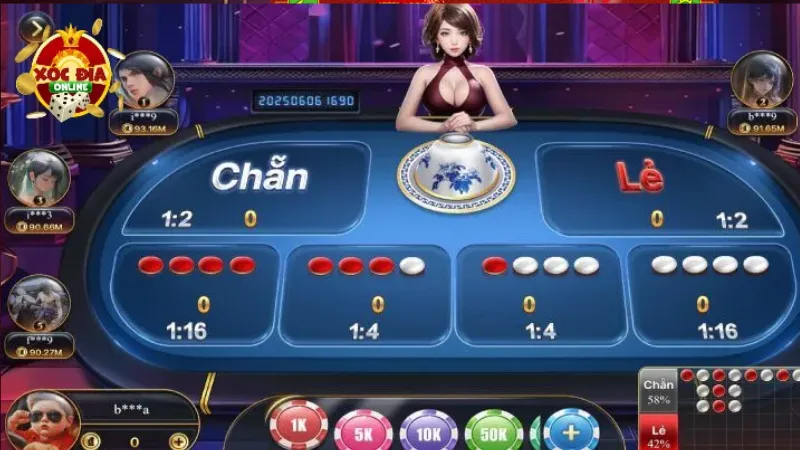This screenshot has width=800, height=450.
Task: View the avatar of the 91.65M player
Action: (761, 78)
